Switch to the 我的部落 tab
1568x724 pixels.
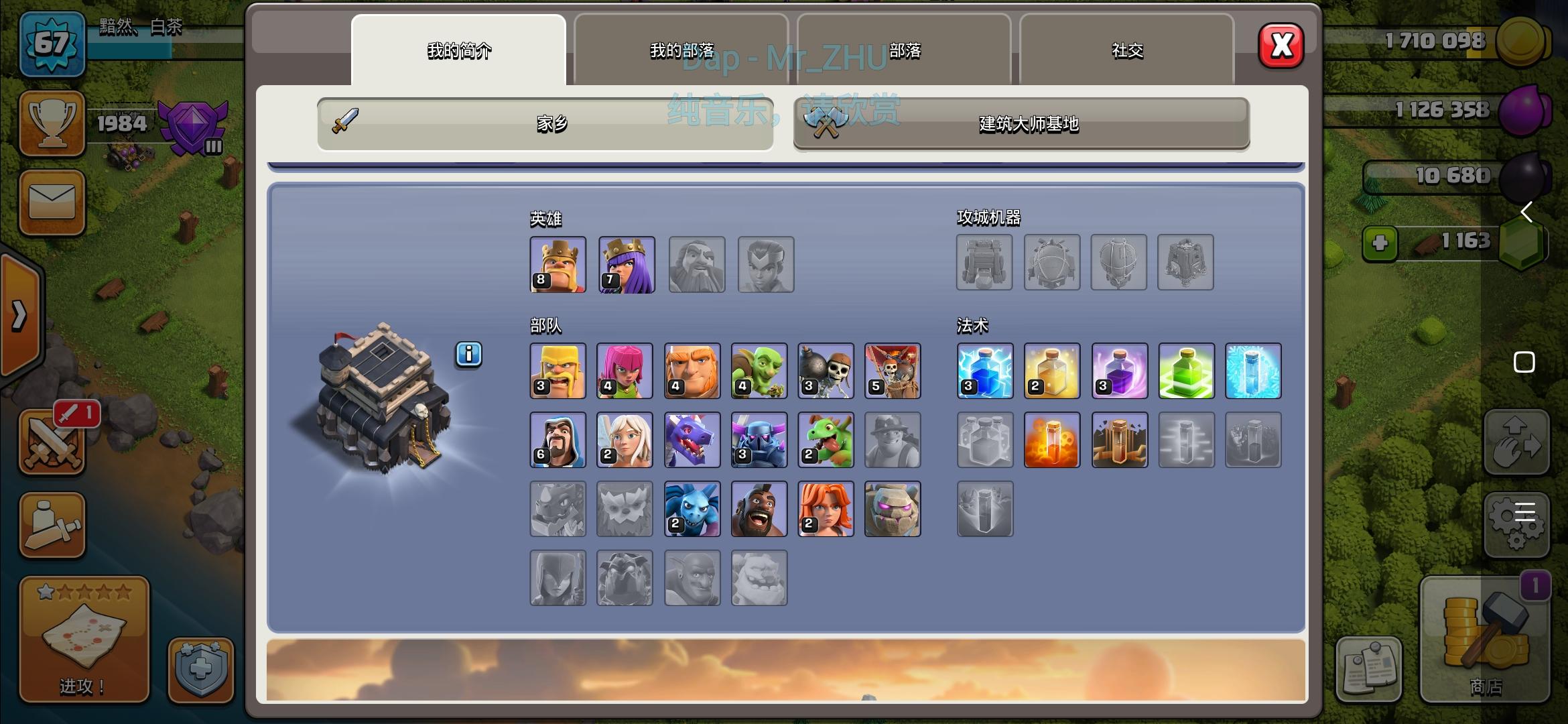pos(681,50)
